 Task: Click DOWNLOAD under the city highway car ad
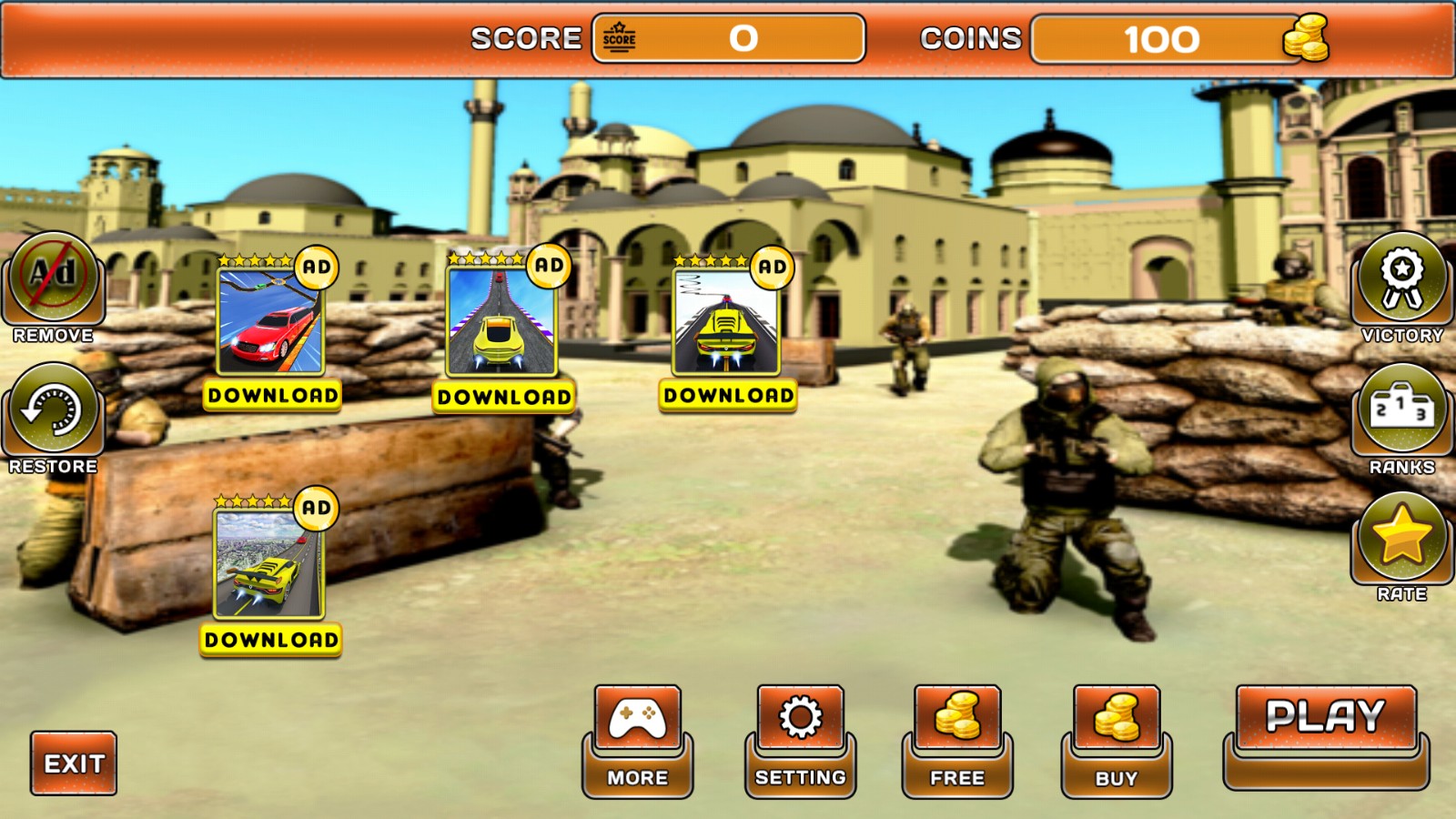click(x=271, y=640)
